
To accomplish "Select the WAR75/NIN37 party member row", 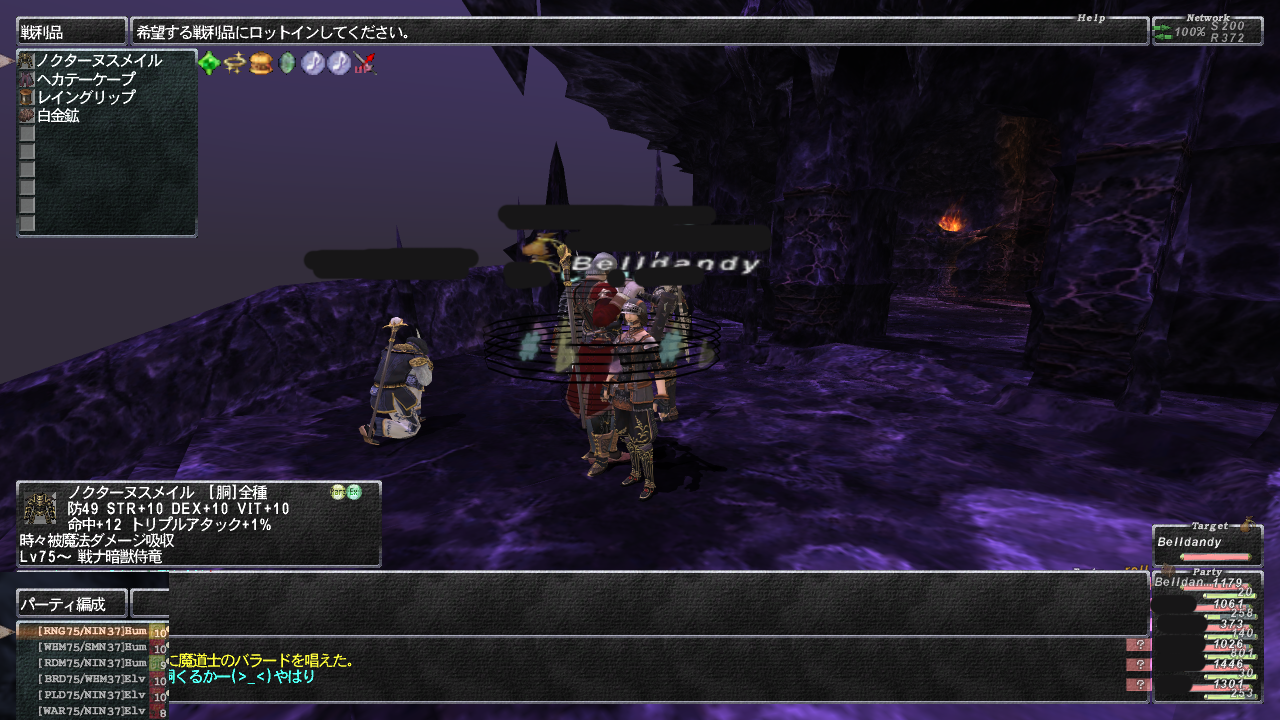I will [x=92, y=711].
